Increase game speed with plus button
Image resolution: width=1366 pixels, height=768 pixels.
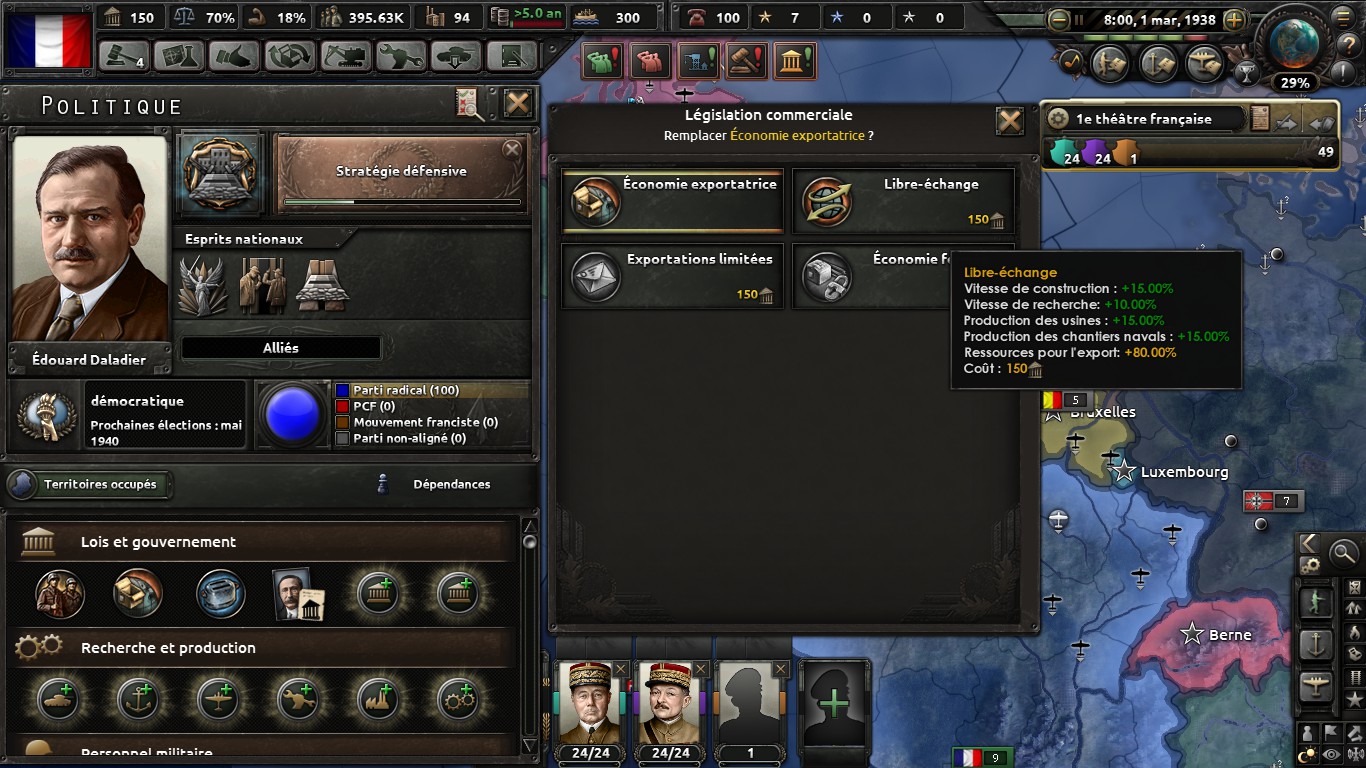tap(1234, 19)
